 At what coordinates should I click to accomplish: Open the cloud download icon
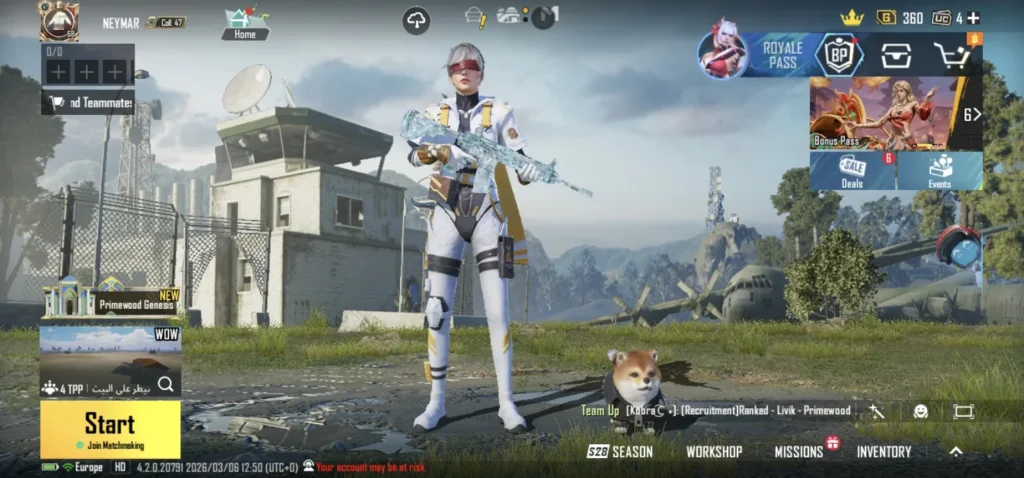(x=416, y=20)
